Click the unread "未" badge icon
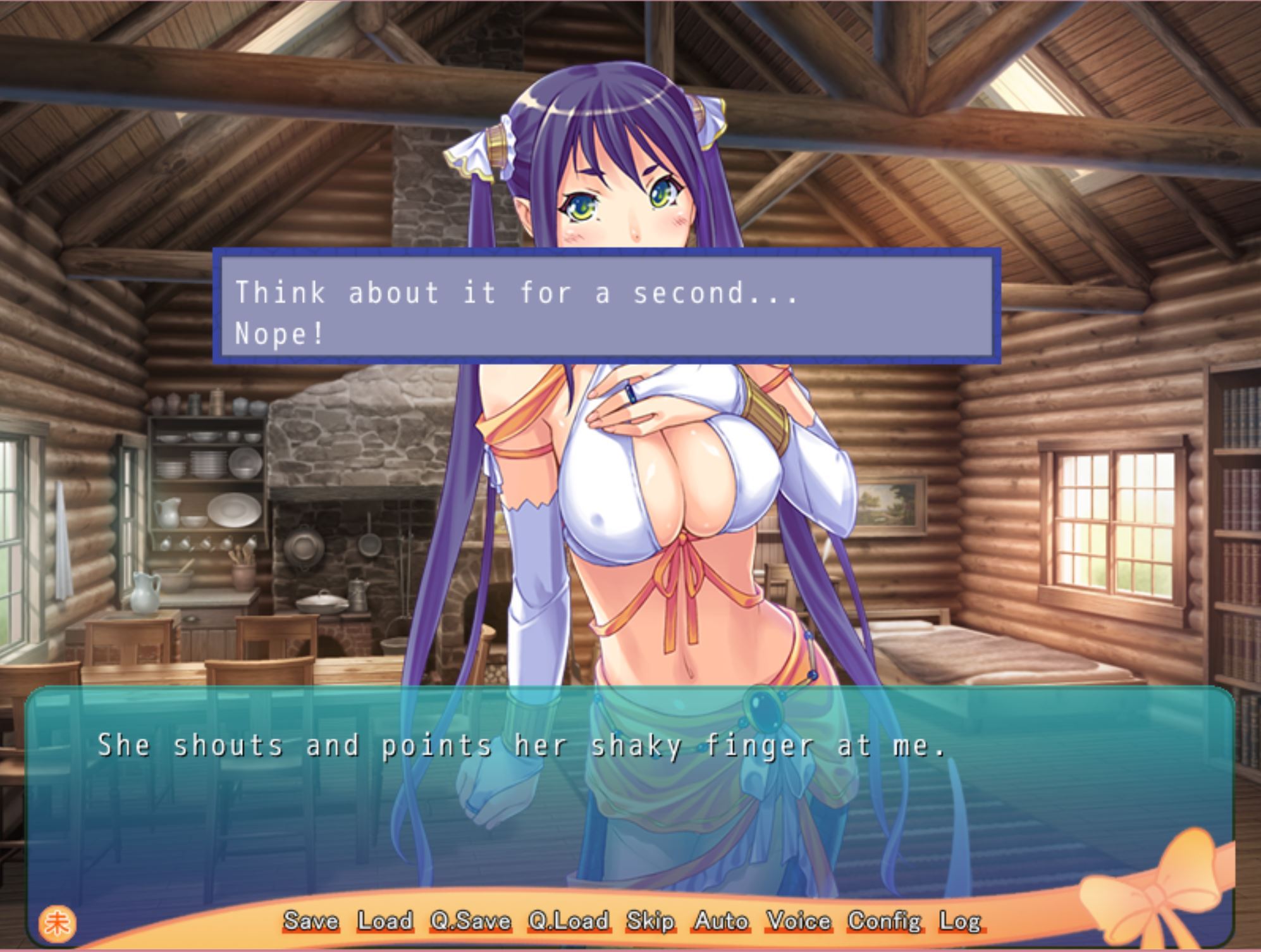Image resolution: width=1261 pixels, height=952 pixels. pyautogui.click(x=56, y=922)
